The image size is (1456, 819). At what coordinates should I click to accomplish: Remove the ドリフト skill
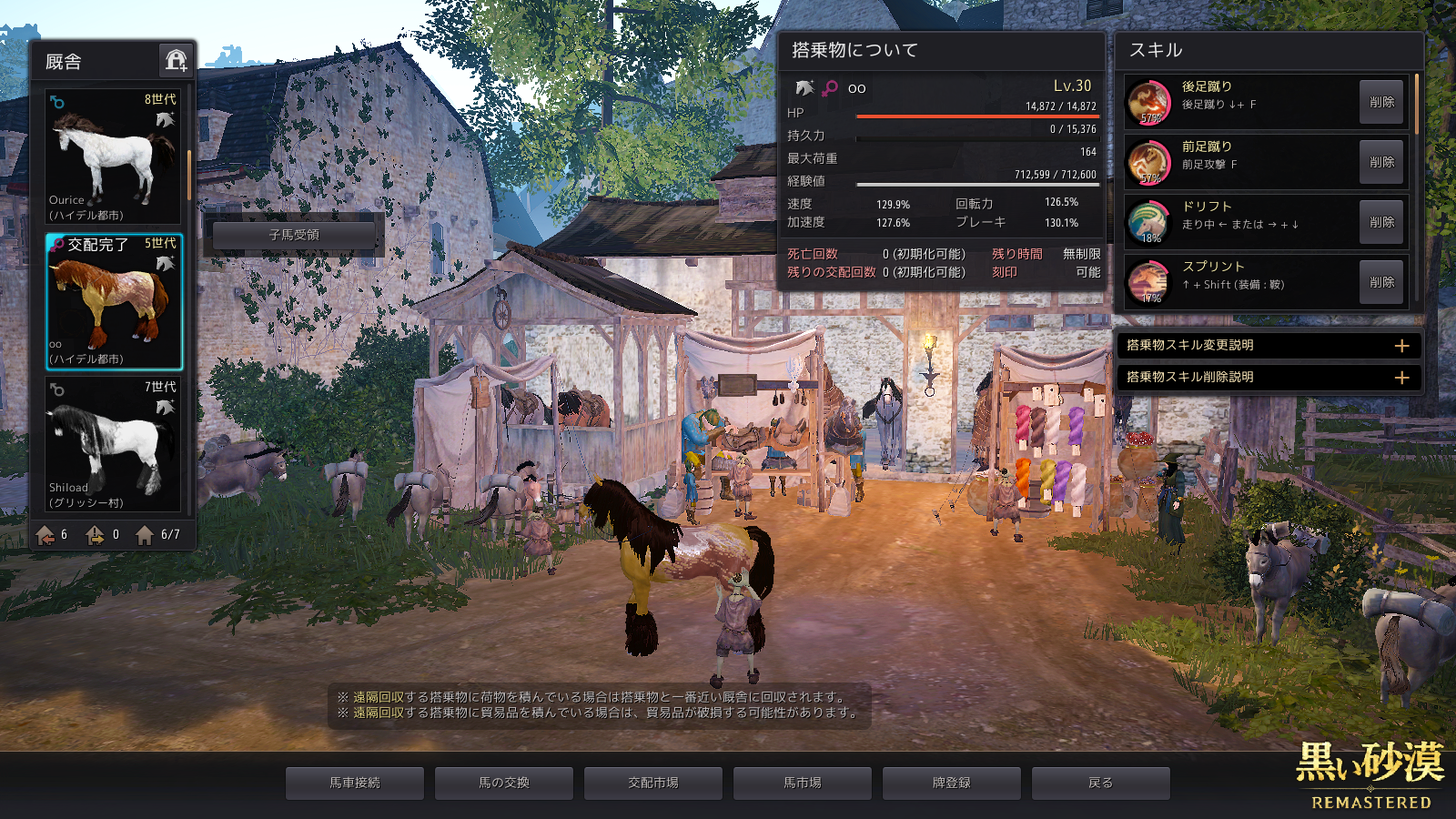(1380, 222)
